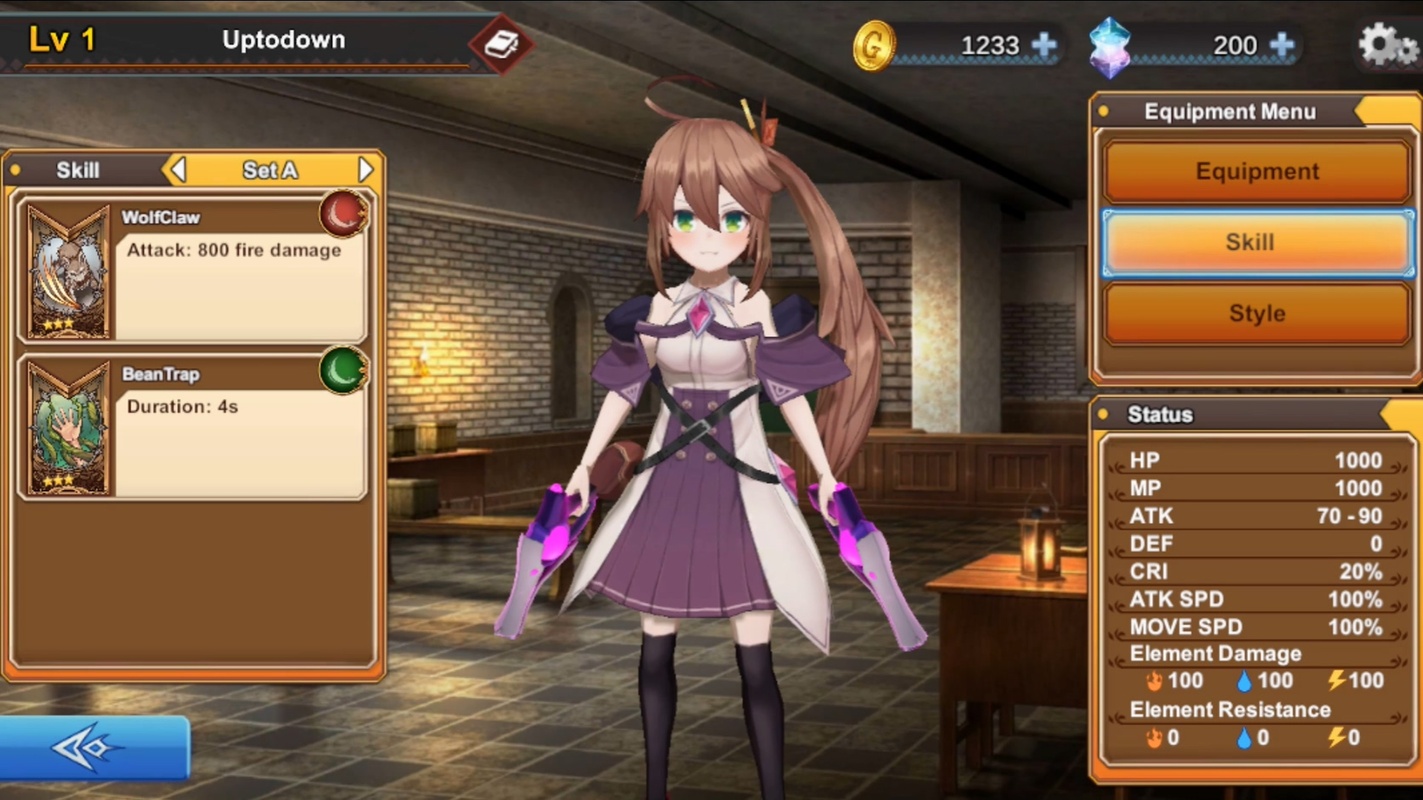Switch to previous skill set arrow
The image size is (1423, 800).
coord(178,170)
